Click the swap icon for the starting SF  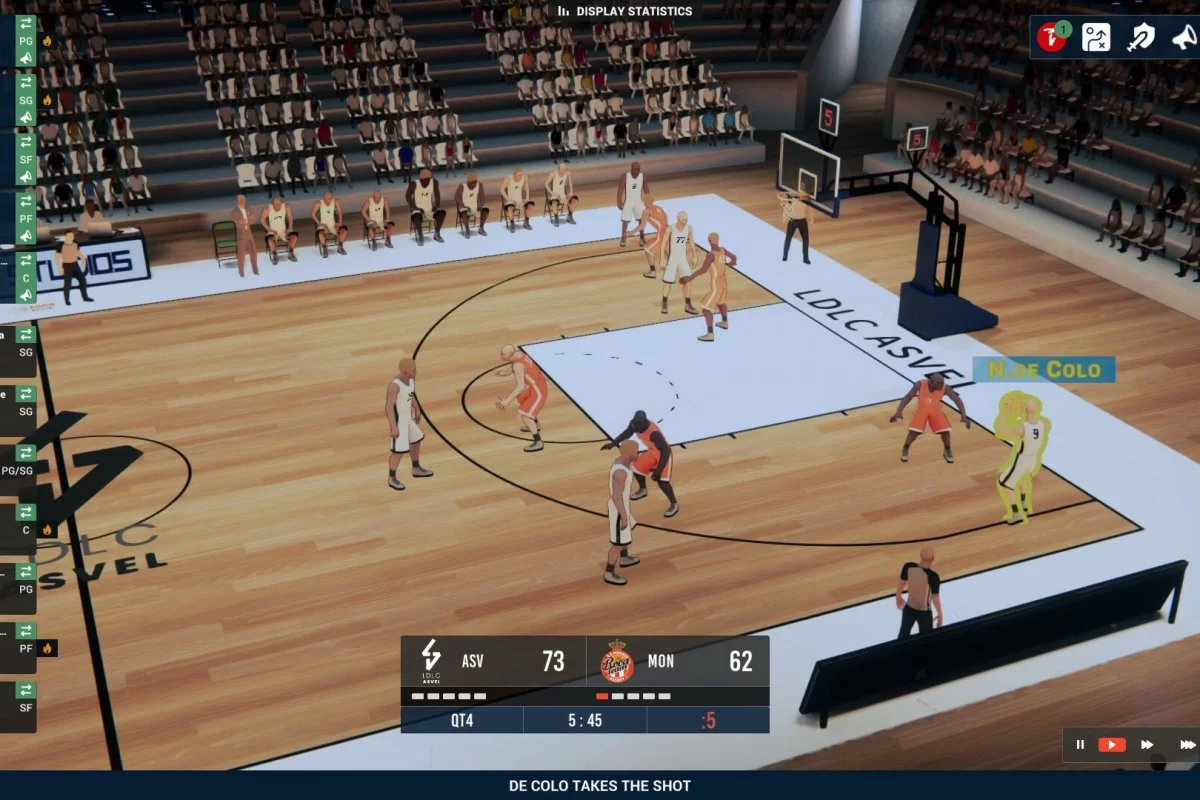point(26,141)
